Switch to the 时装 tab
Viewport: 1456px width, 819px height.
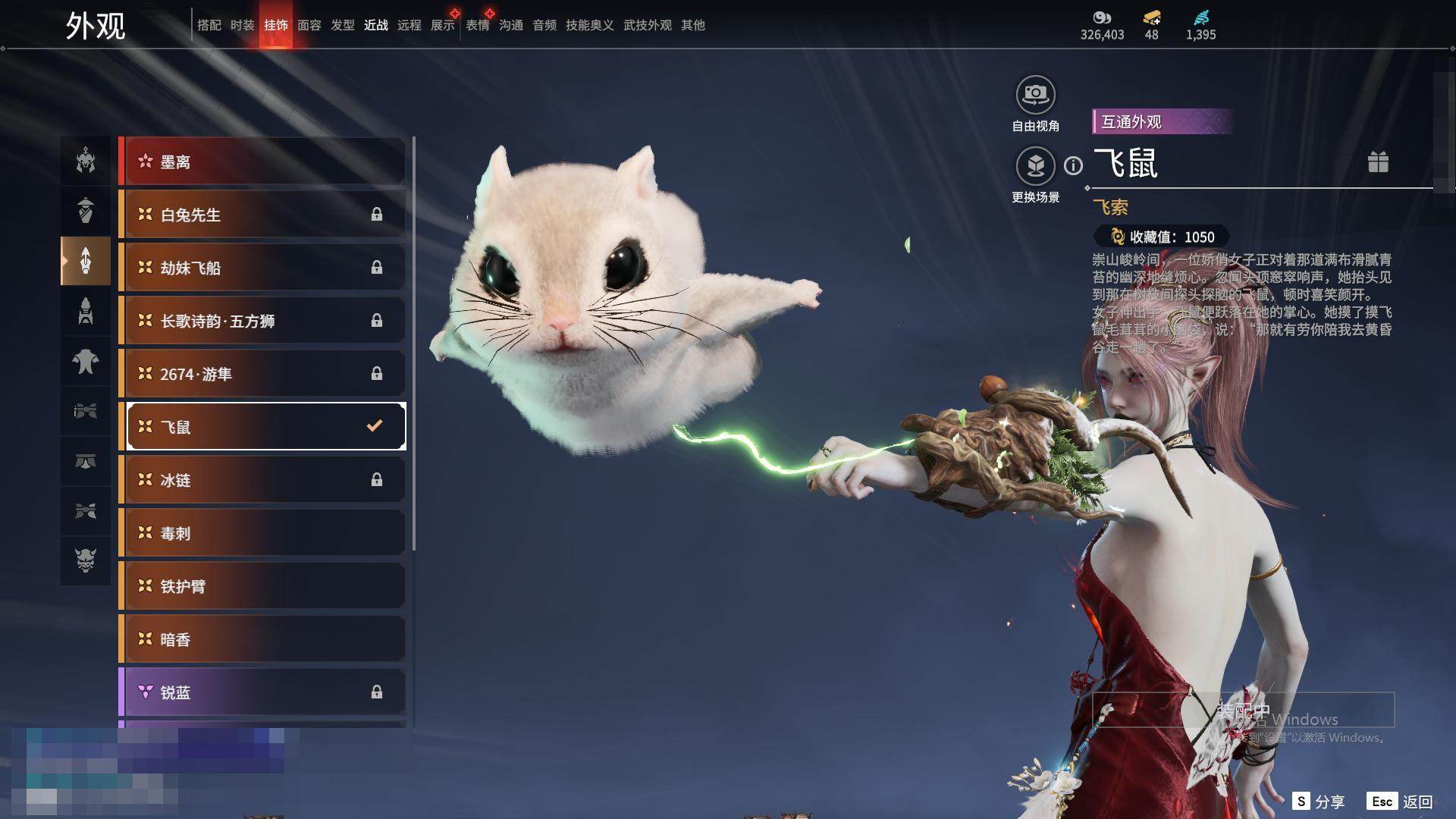(x=243, y=25)
